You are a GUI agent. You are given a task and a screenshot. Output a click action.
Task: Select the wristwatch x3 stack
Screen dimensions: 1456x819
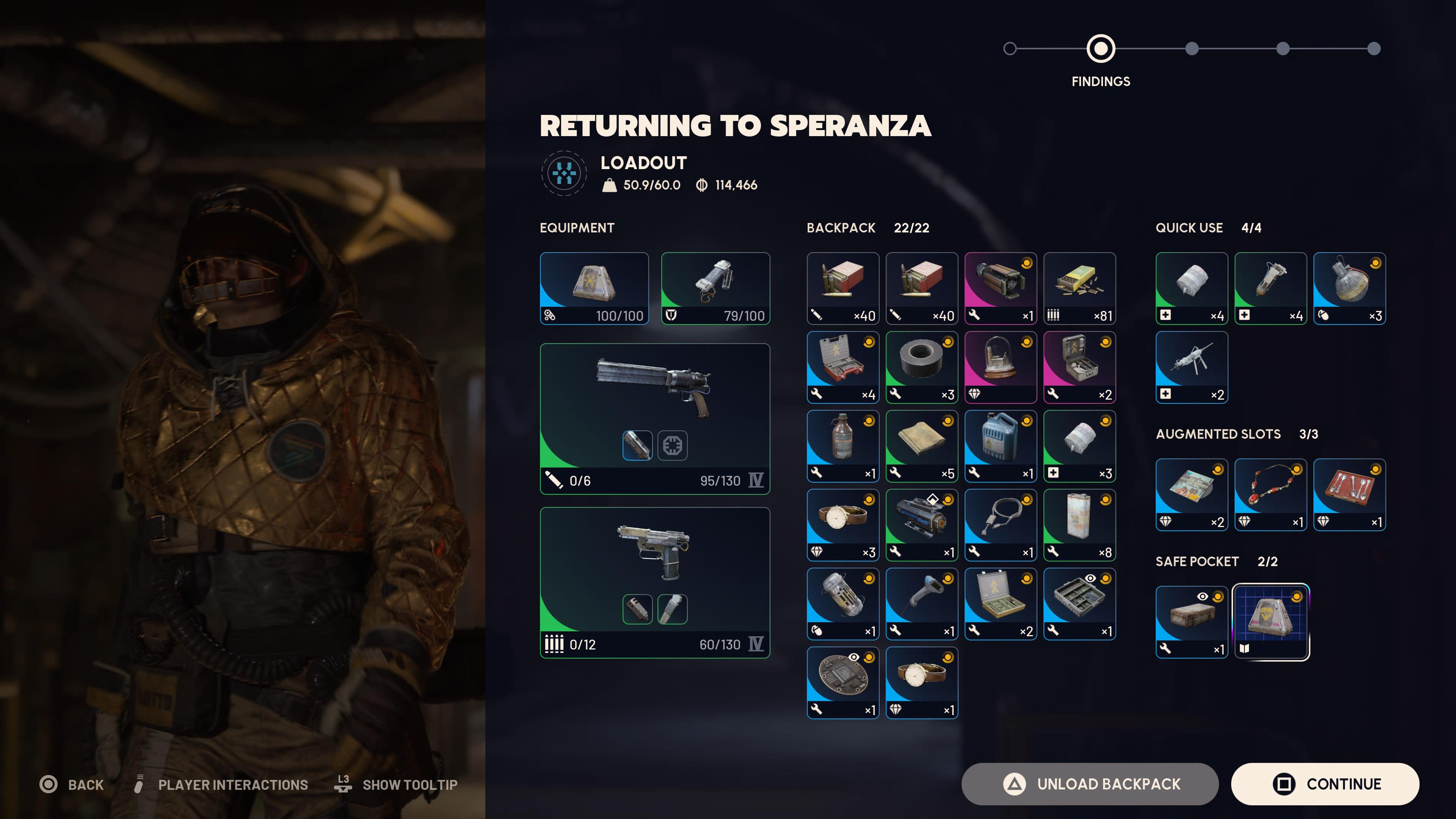[x=843, y=524]
